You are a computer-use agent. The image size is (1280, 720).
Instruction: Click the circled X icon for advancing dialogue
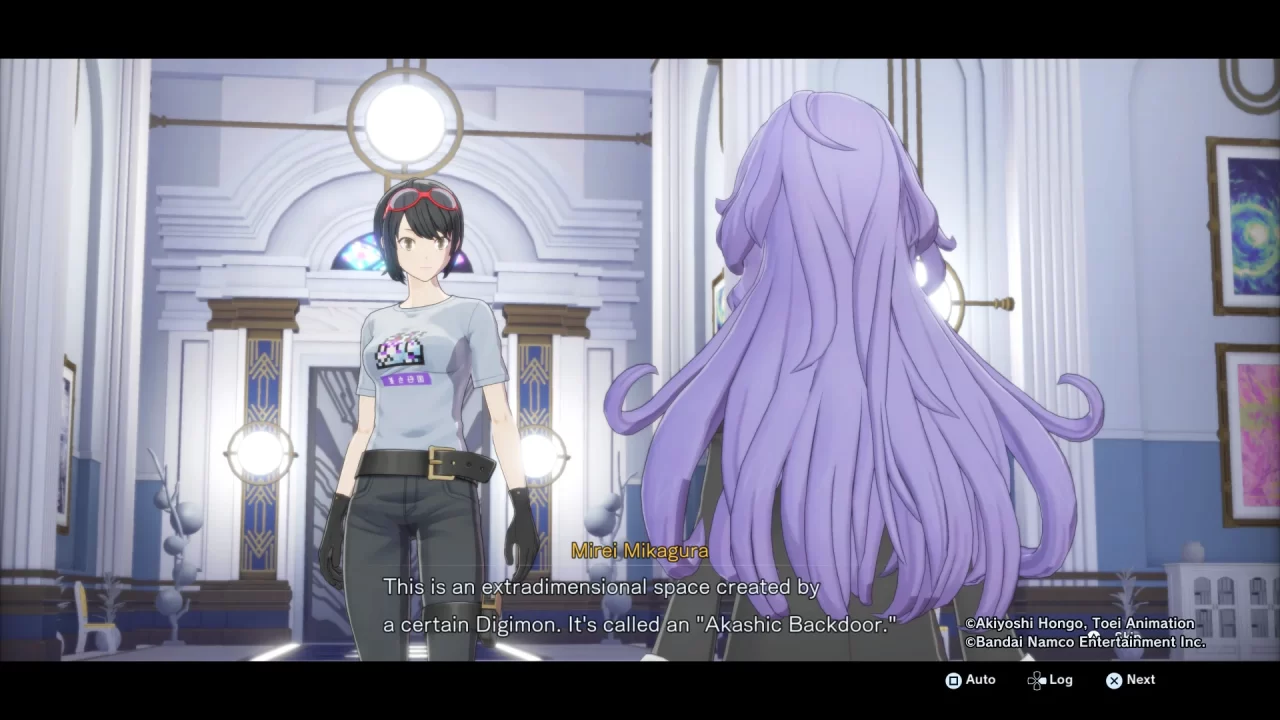[1113, 680]
